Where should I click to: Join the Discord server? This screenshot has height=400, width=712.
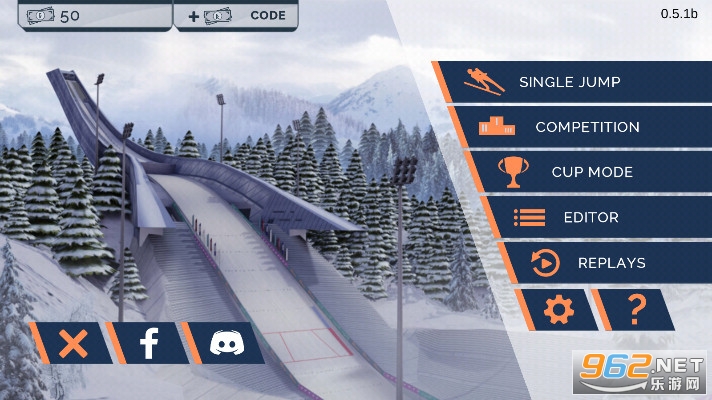tap(224, 344)
